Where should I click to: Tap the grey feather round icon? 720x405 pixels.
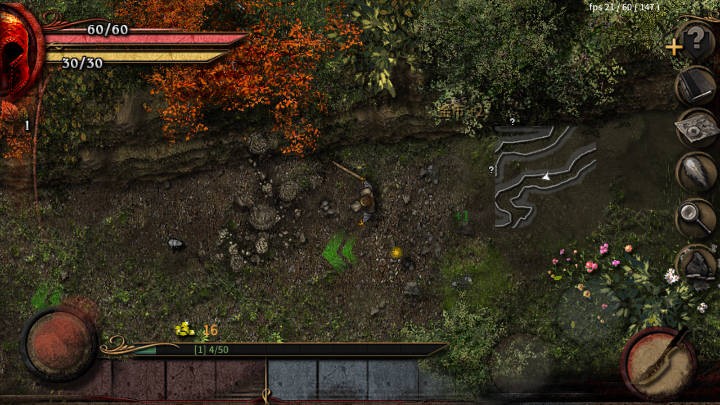click(696, 172)
